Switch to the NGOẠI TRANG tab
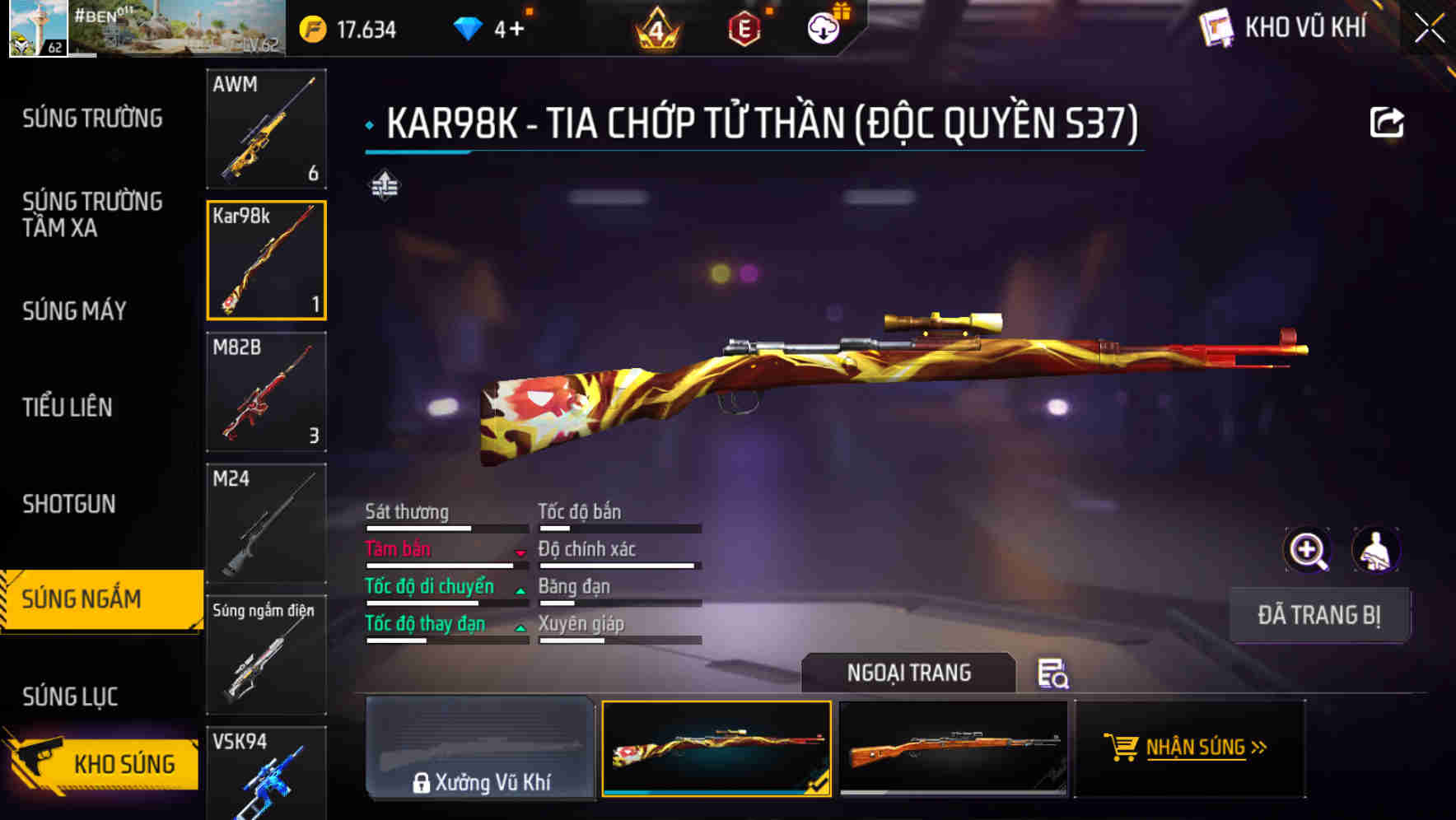This screenshot has width=1456, height=820. pyautogui.click(x=909, y=673)
